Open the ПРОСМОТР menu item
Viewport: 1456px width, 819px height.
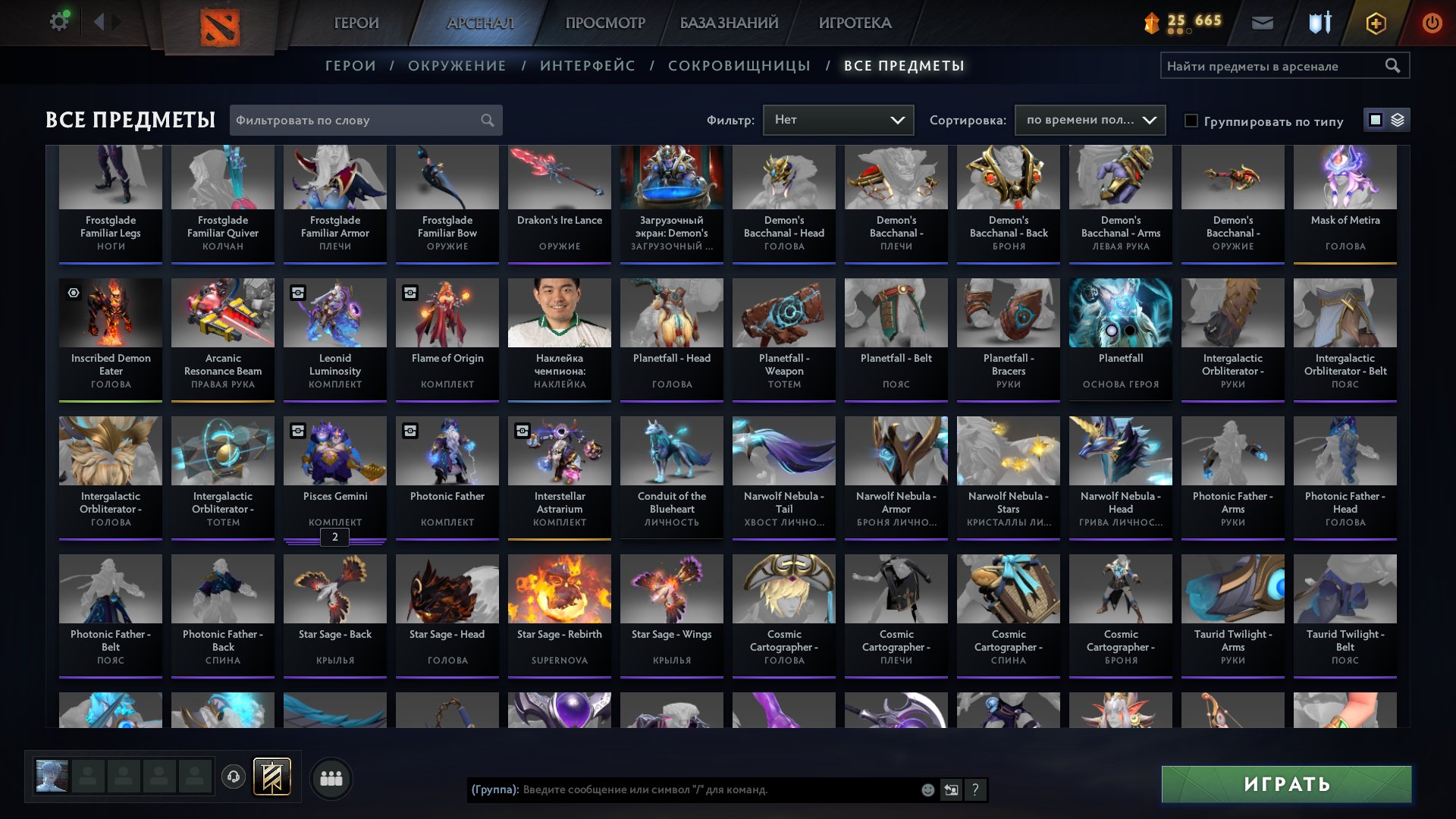point(605,23)
